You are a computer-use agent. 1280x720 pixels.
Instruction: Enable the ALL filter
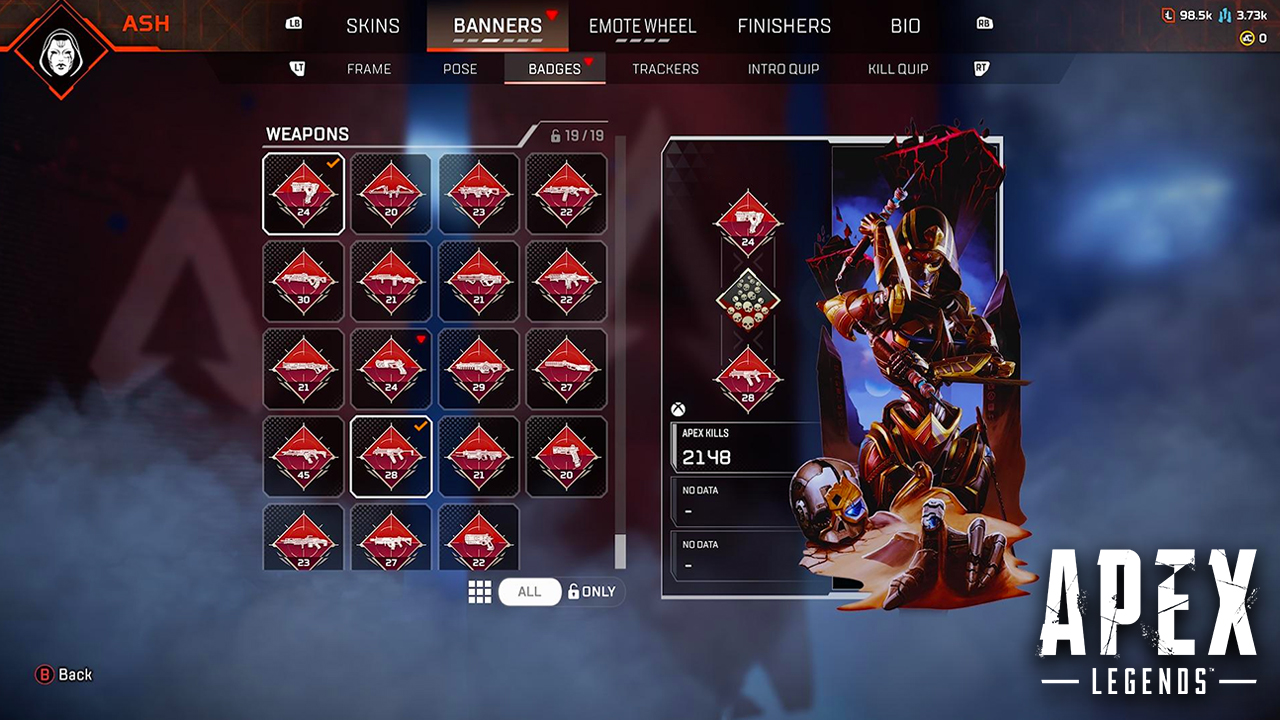click(x=530, y=591)
